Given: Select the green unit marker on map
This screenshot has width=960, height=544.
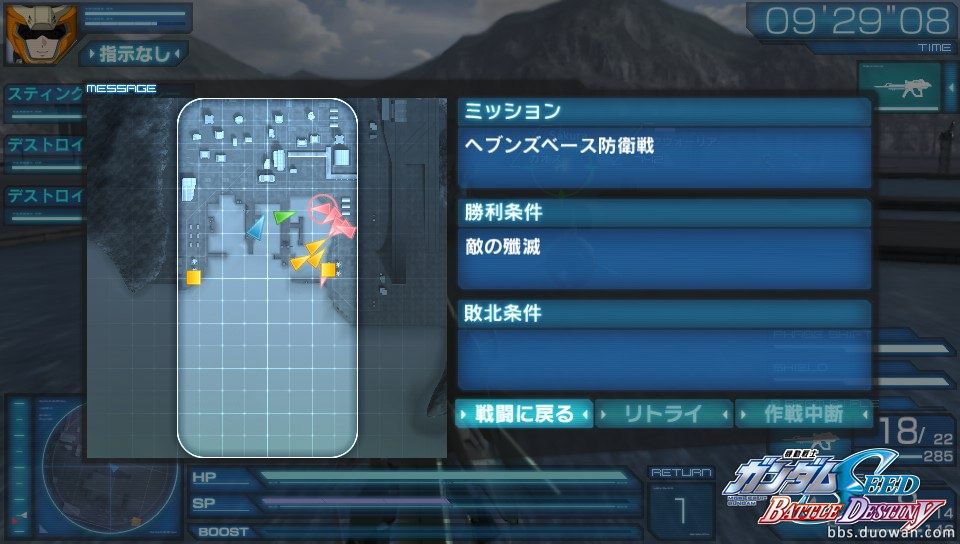Looking at the screenshot, I should point(284,217).
